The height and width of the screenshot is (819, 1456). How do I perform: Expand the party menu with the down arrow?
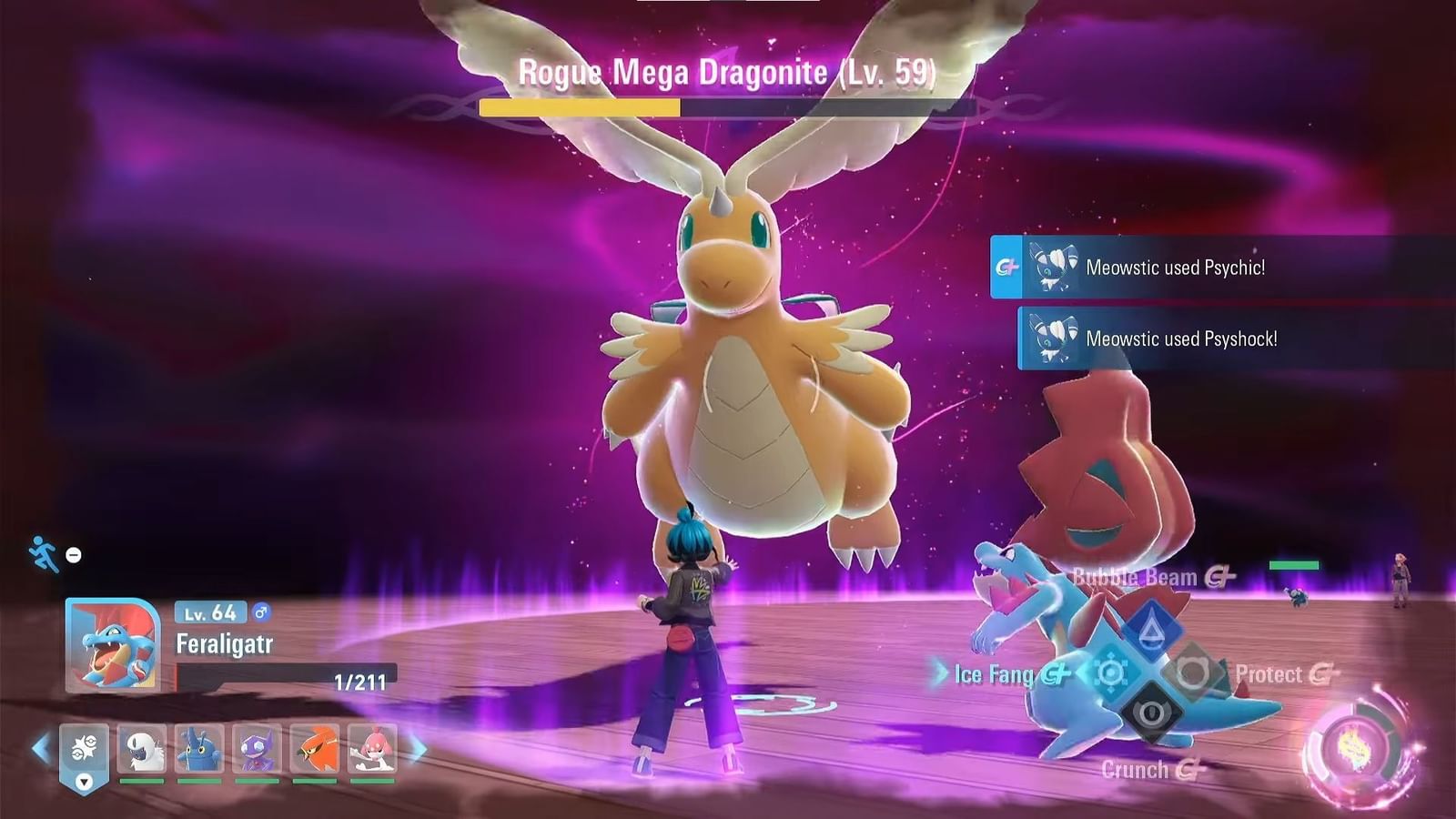82,781
